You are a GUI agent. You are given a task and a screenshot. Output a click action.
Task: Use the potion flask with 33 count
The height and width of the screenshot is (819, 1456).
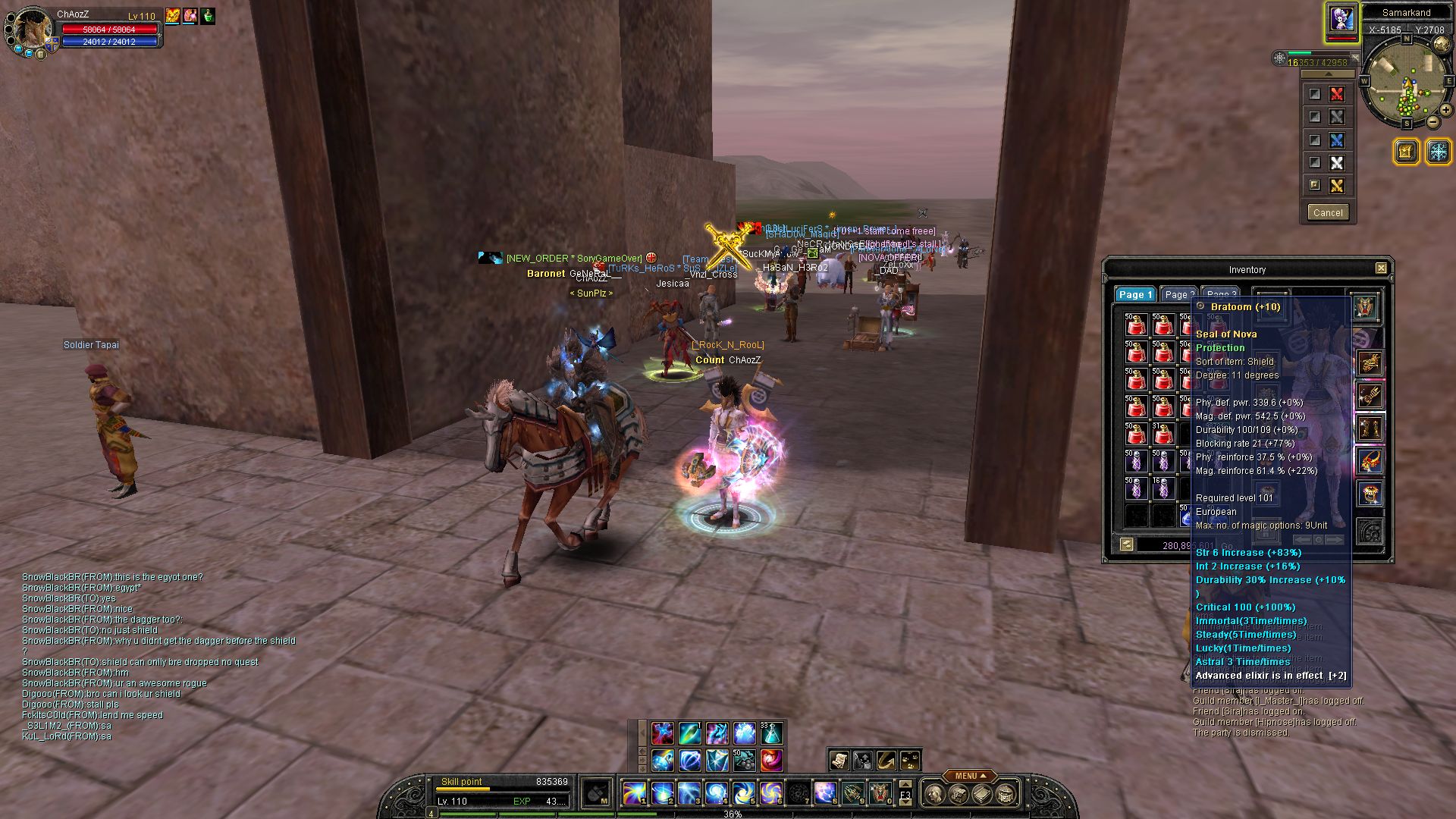pos(771,733)
